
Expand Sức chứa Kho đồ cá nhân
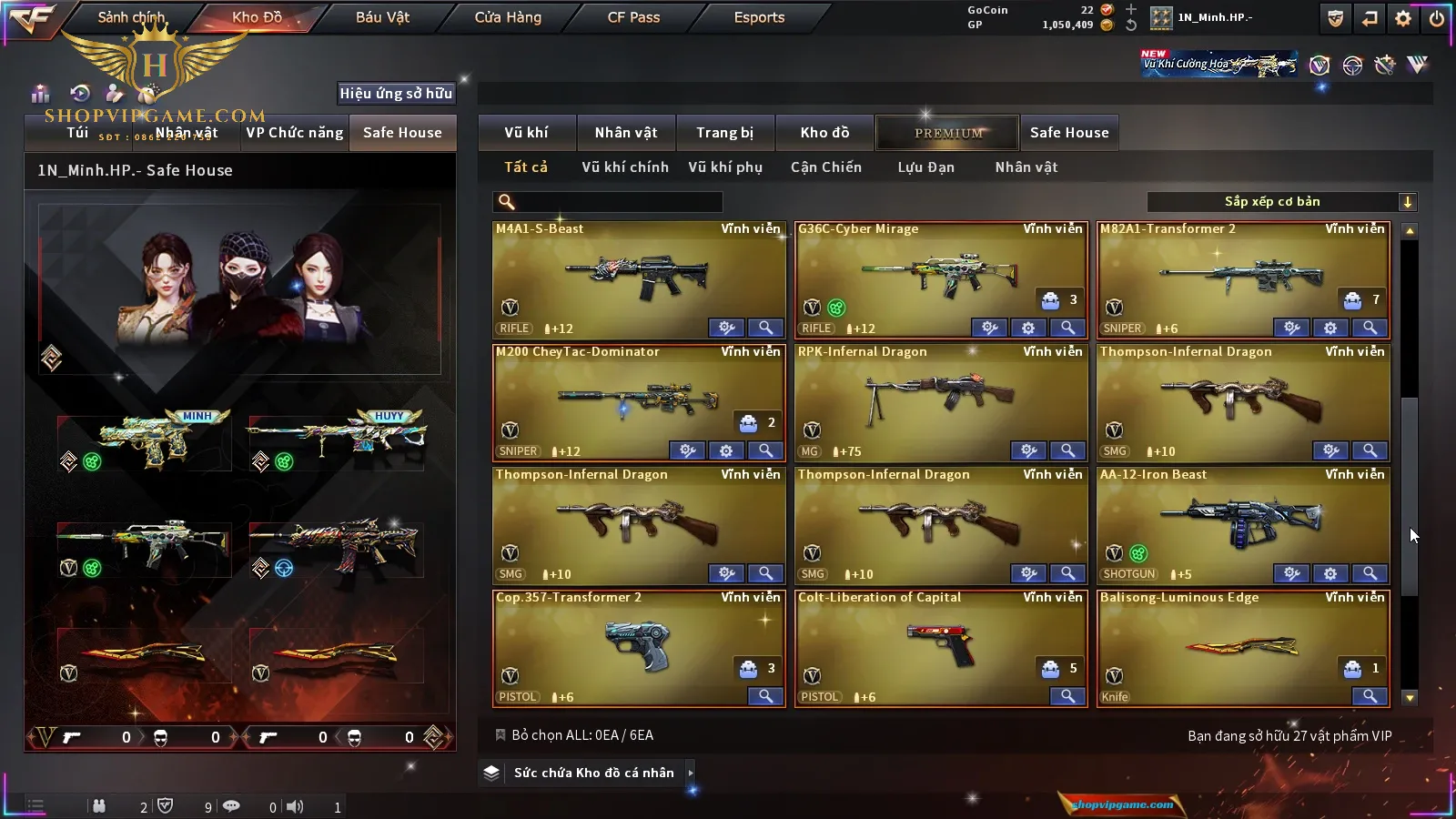tap(593, 773)
